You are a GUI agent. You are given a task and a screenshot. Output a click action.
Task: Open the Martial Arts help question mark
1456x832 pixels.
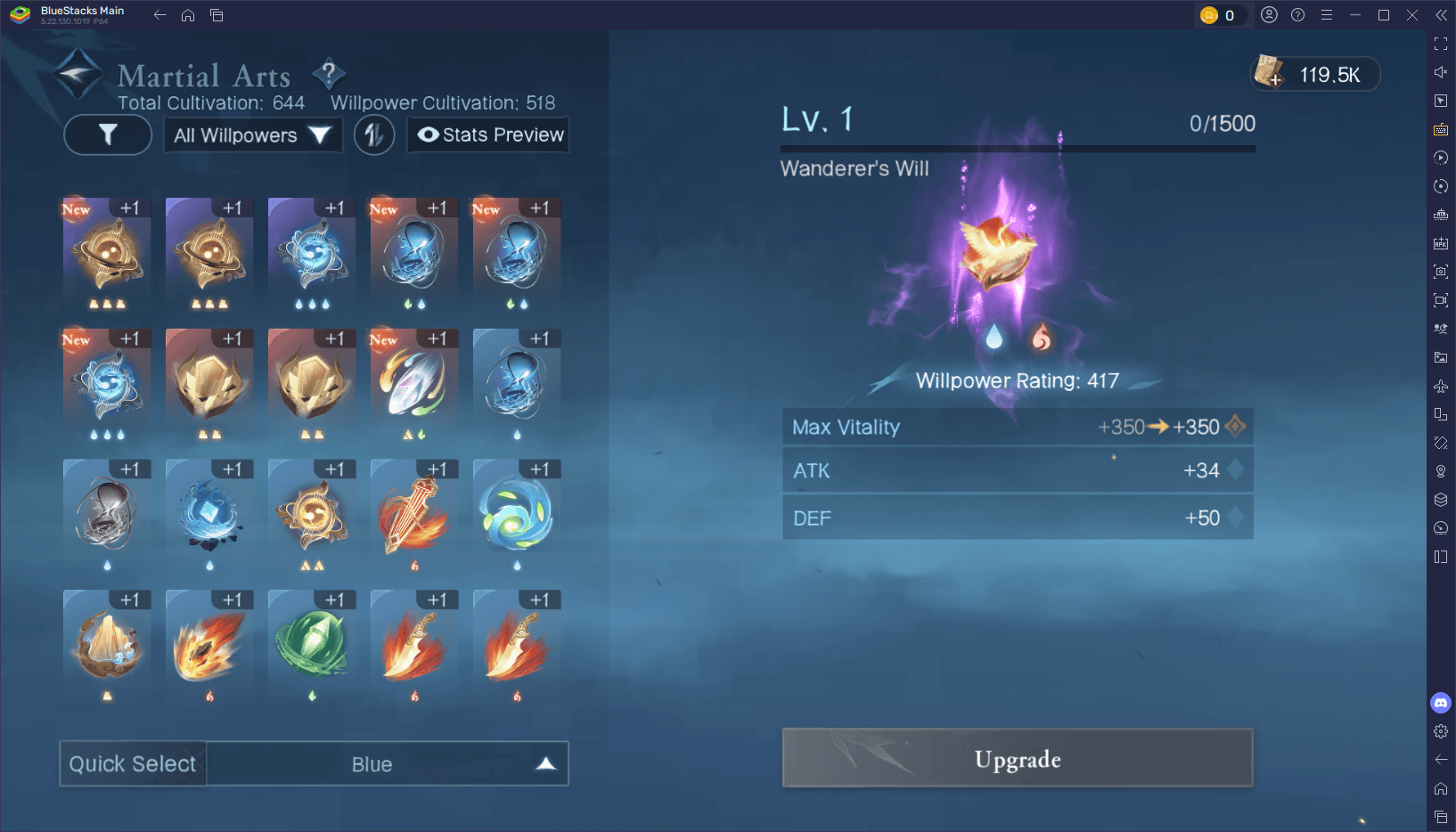point(329,75)
